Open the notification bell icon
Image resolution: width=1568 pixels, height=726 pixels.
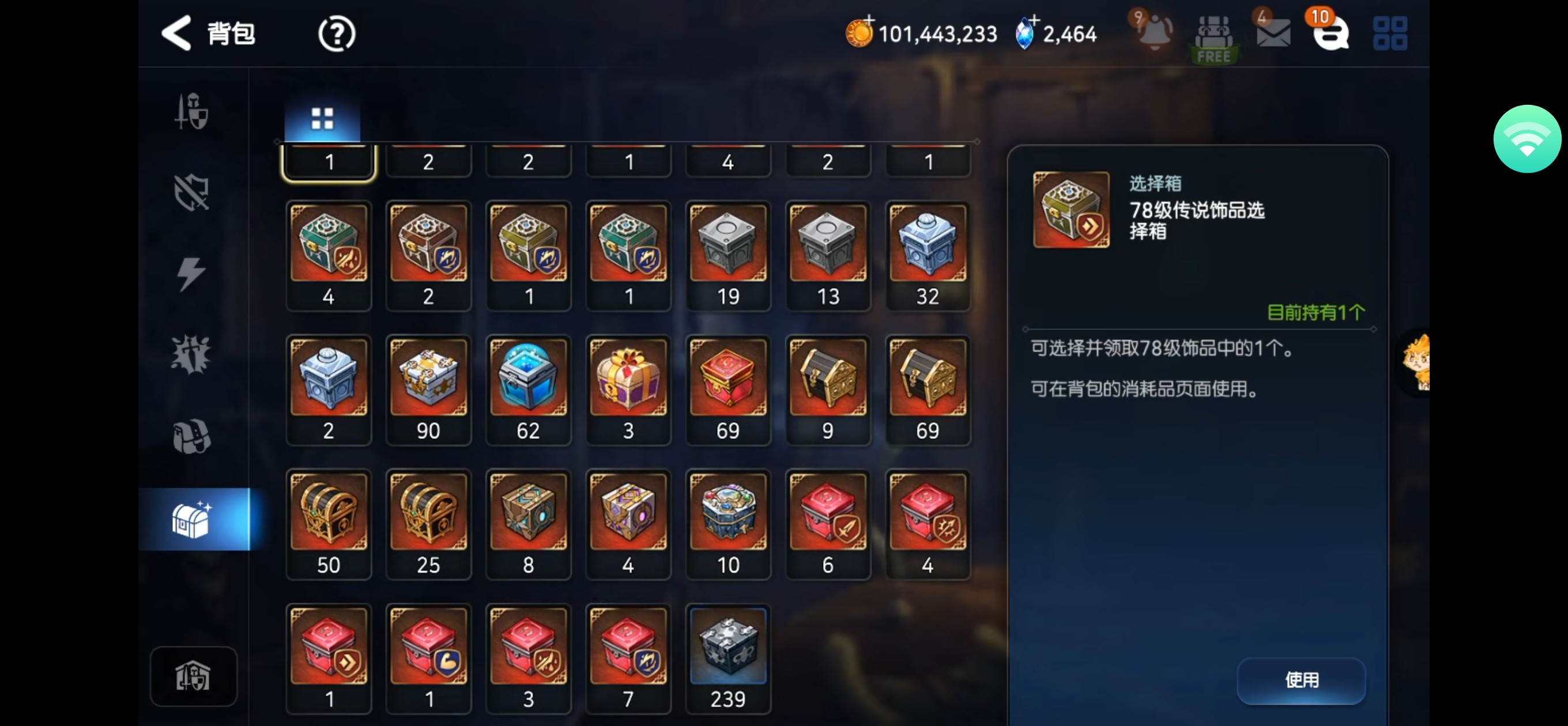tap(1154, 32)
